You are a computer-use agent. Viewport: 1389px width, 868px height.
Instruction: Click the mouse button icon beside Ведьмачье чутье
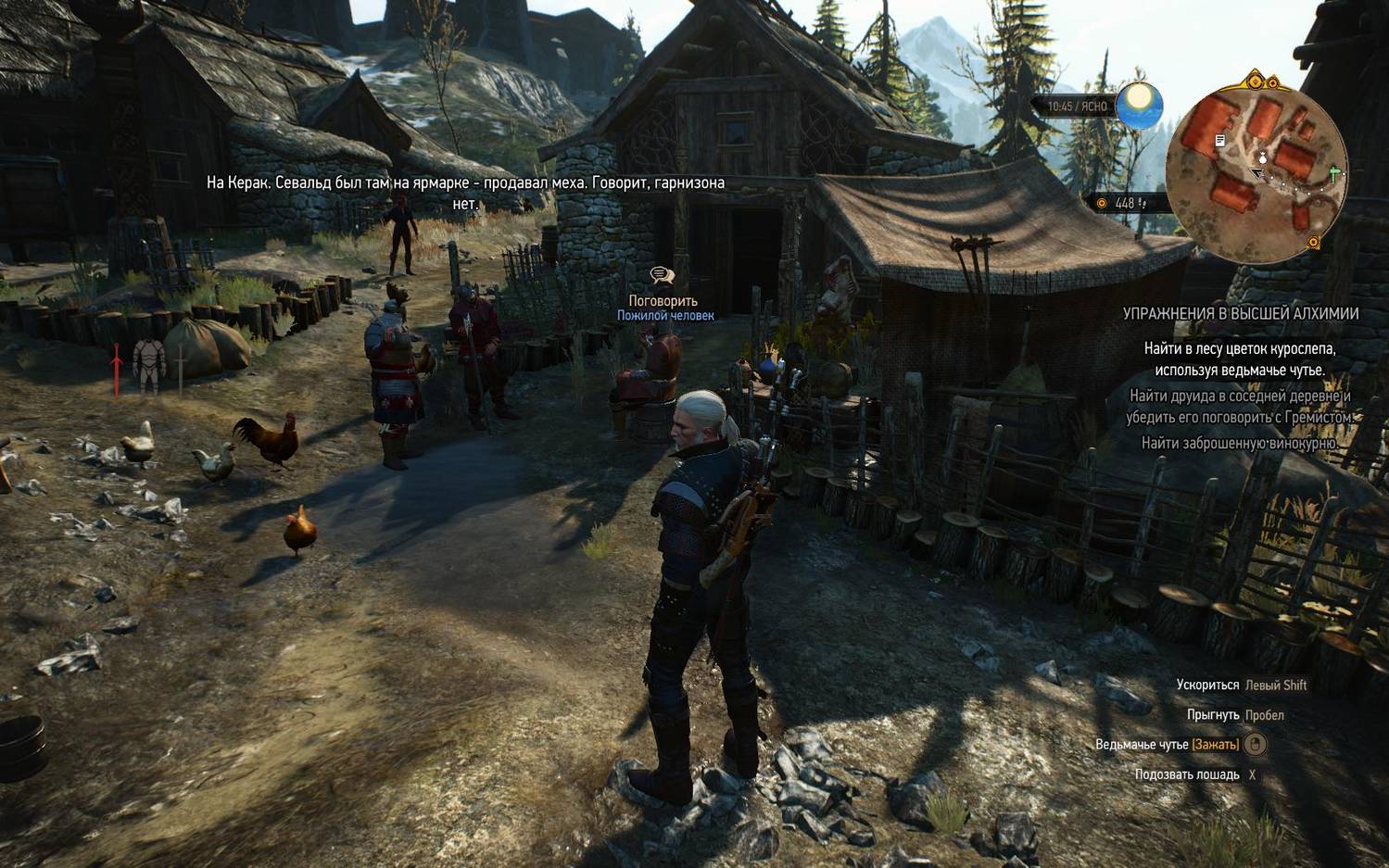pyautogui.click(x=1255, y=742)
